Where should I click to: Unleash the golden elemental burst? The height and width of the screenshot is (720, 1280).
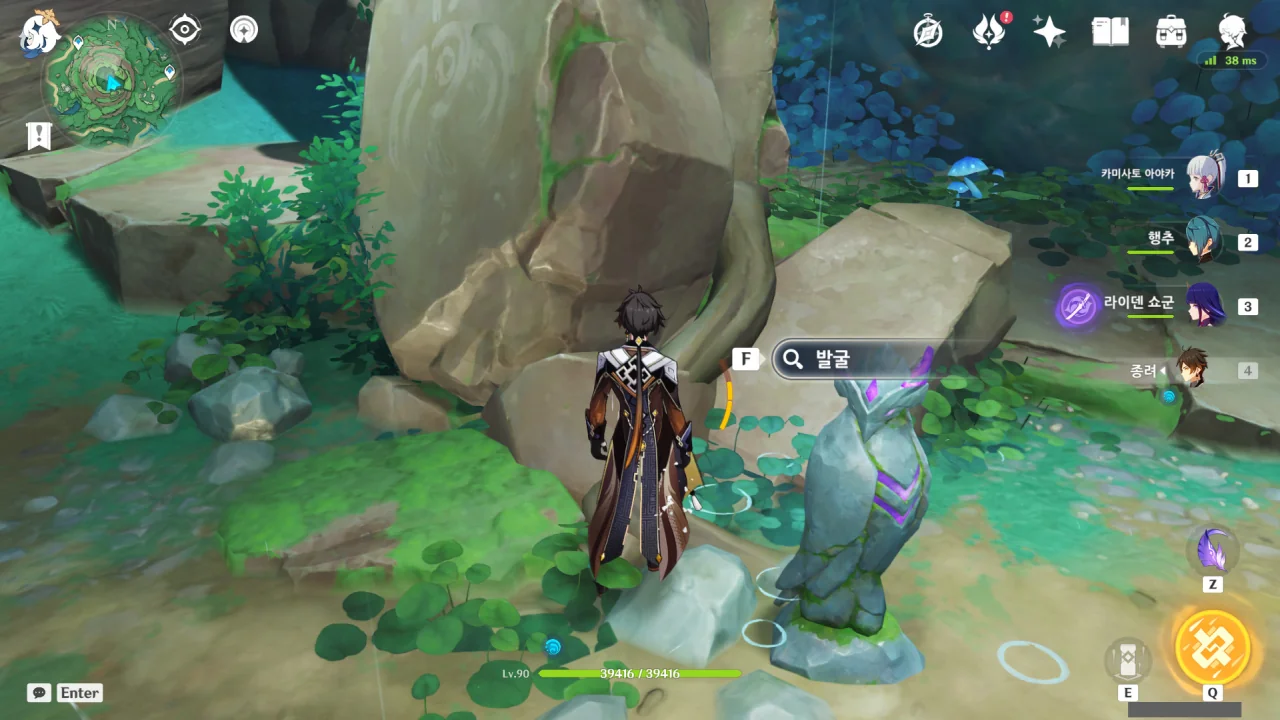pos(1212,646)
